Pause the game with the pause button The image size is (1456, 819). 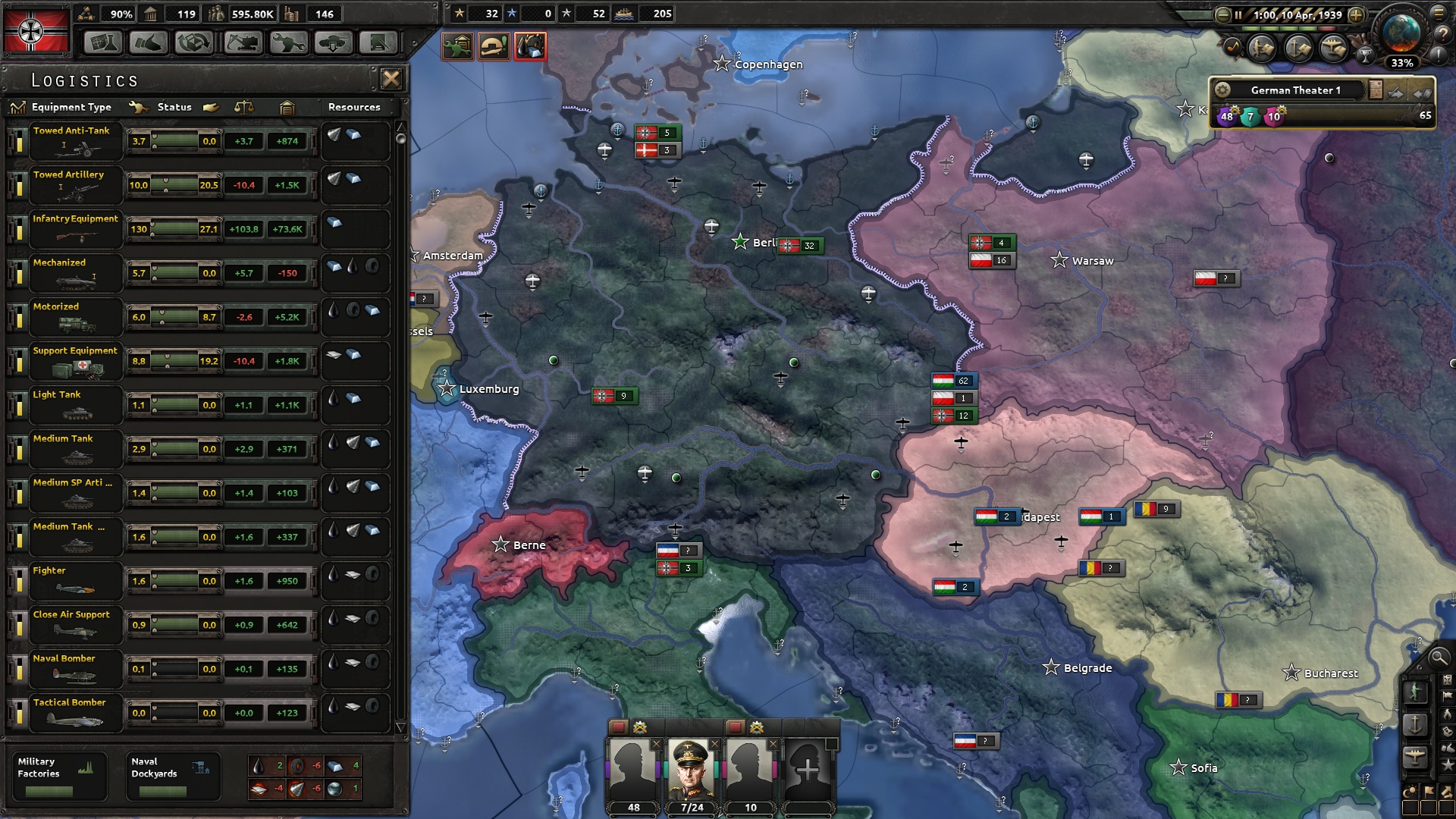(1238, 14)
